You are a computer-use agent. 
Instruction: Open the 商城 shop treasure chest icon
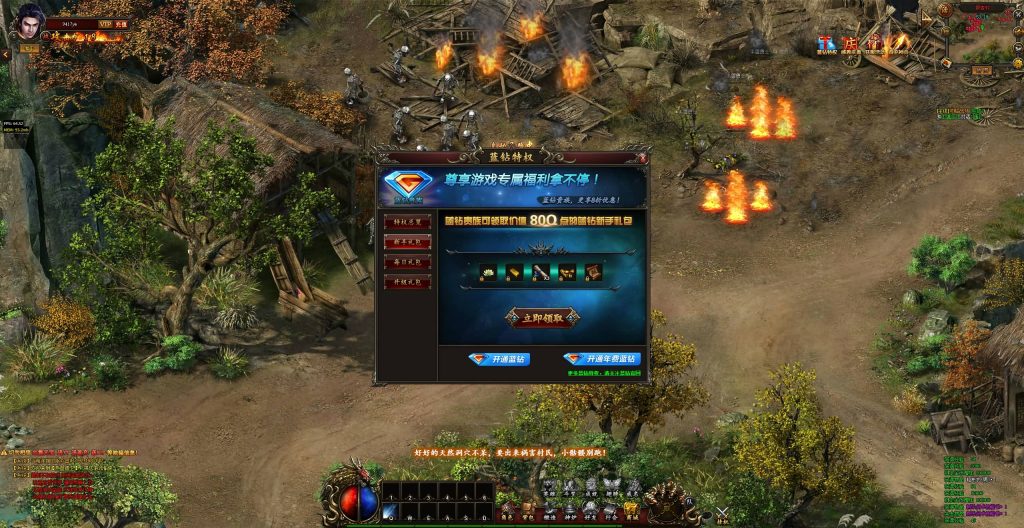pos(631,510)
